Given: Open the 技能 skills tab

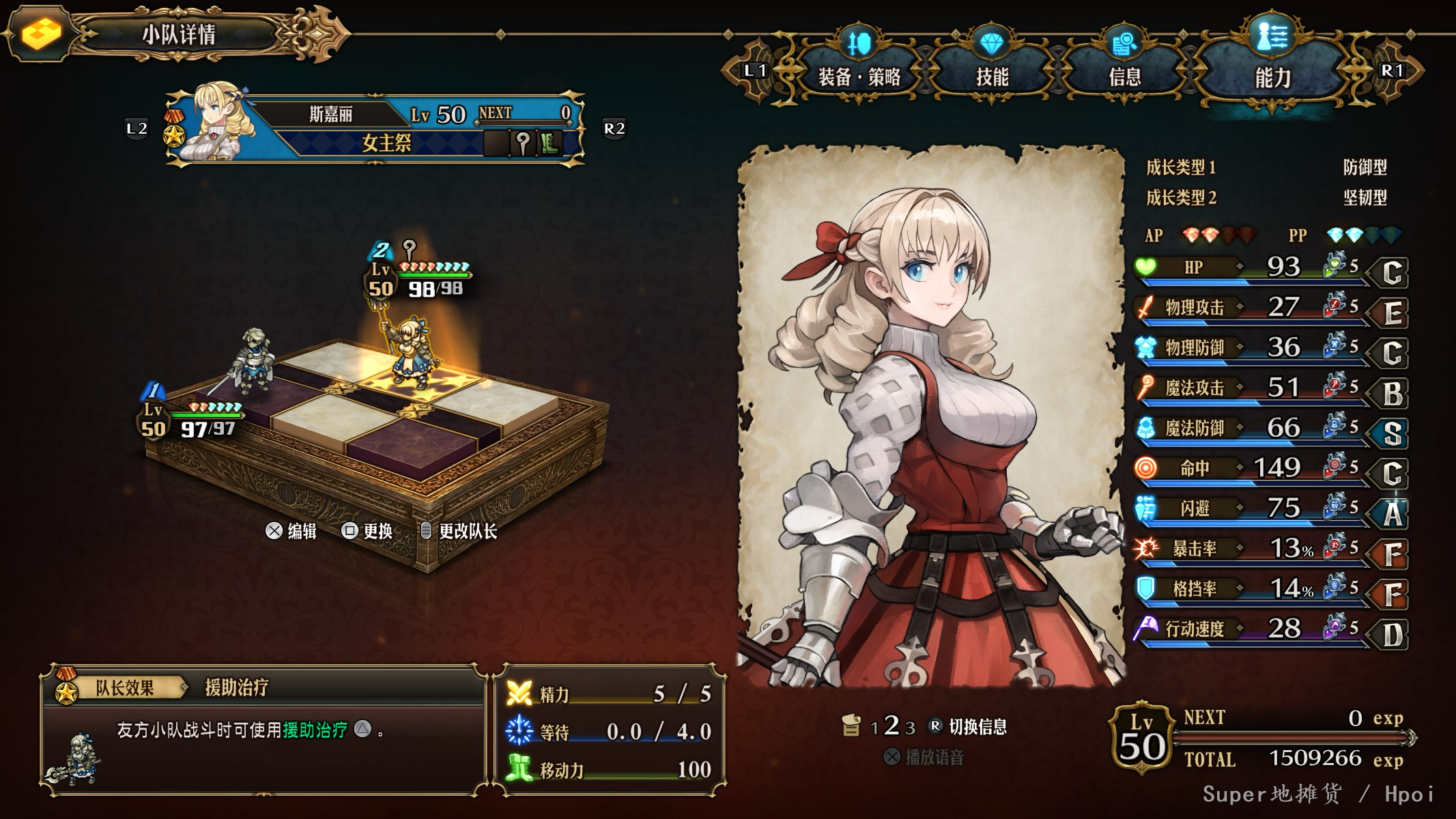Looking at the screenshot, I should tap(992, 76).
